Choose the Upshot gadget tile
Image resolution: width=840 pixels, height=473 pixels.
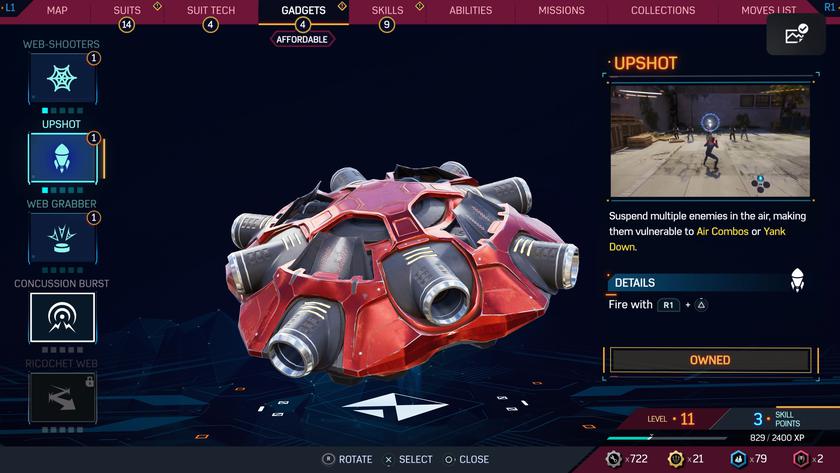pos(62,158)
